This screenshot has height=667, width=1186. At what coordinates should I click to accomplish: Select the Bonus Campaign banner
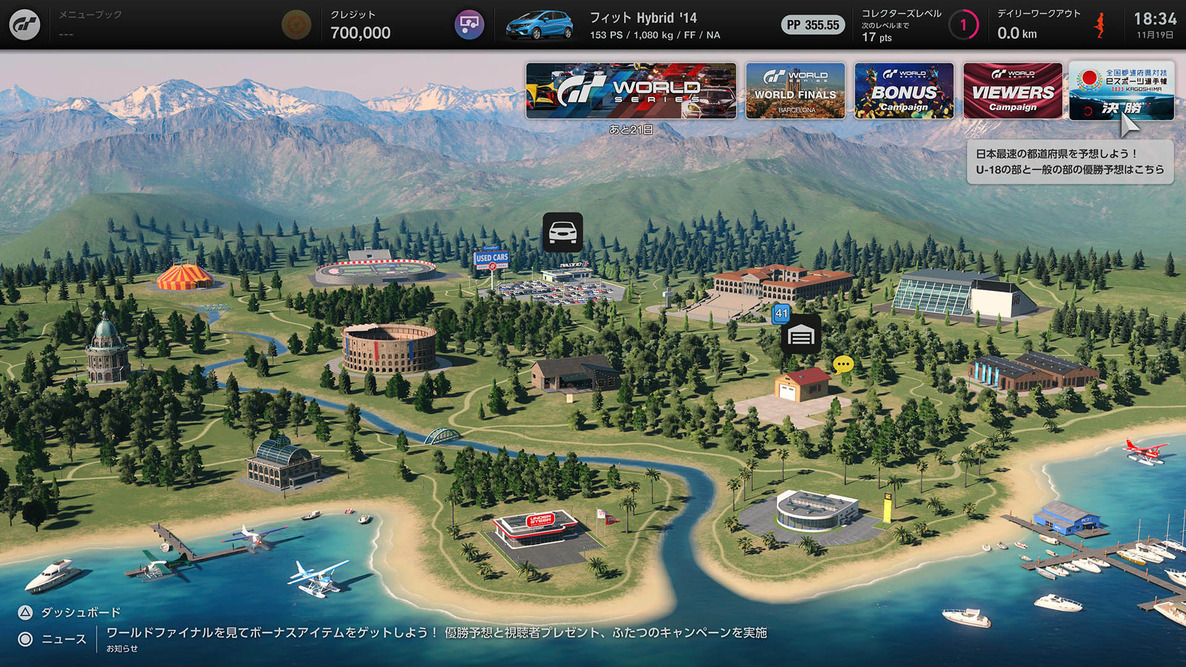[904, 91]
